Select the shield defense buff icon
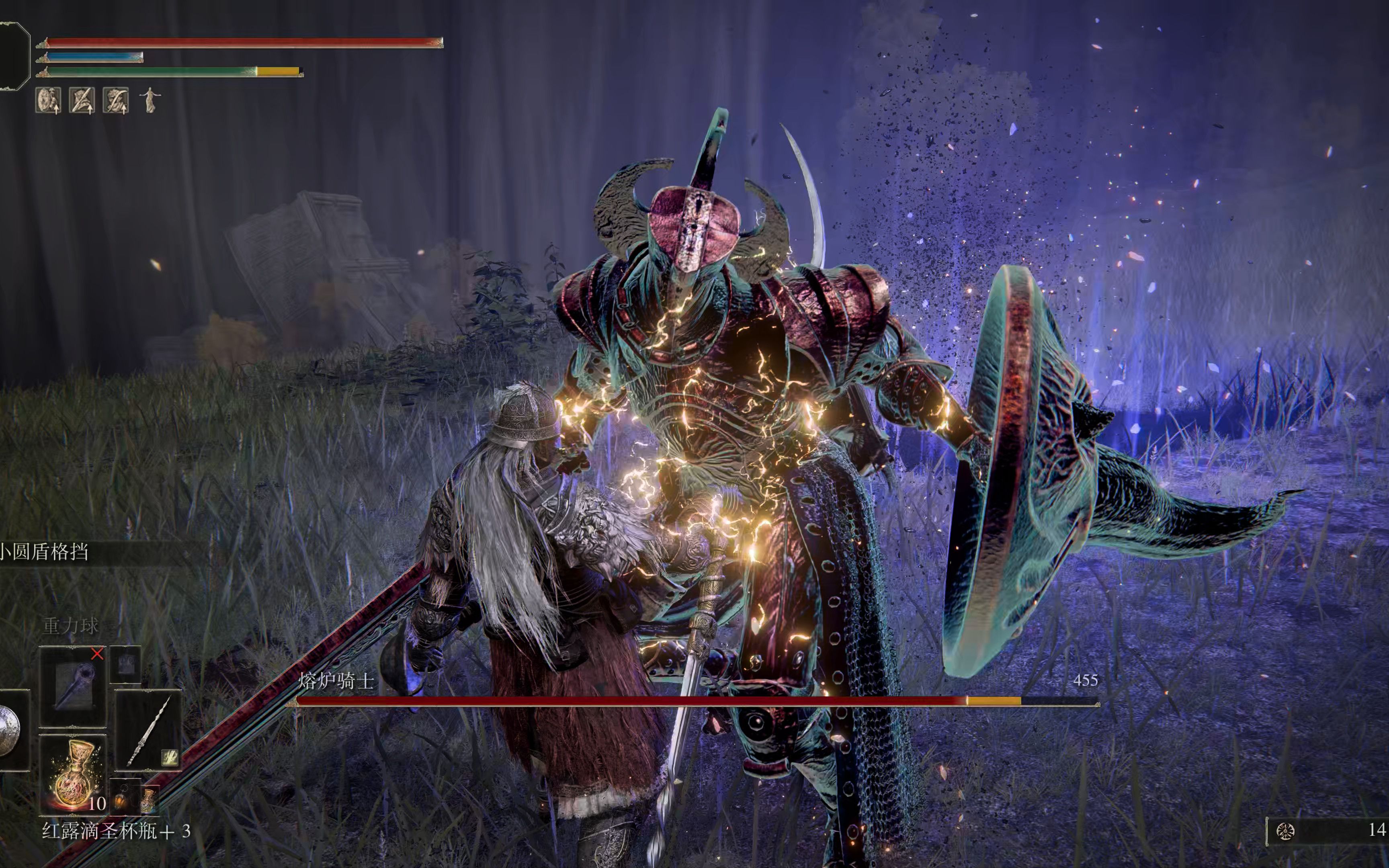Image resolution: width=1389 pixels, height=868 pixels. [48, 100]
